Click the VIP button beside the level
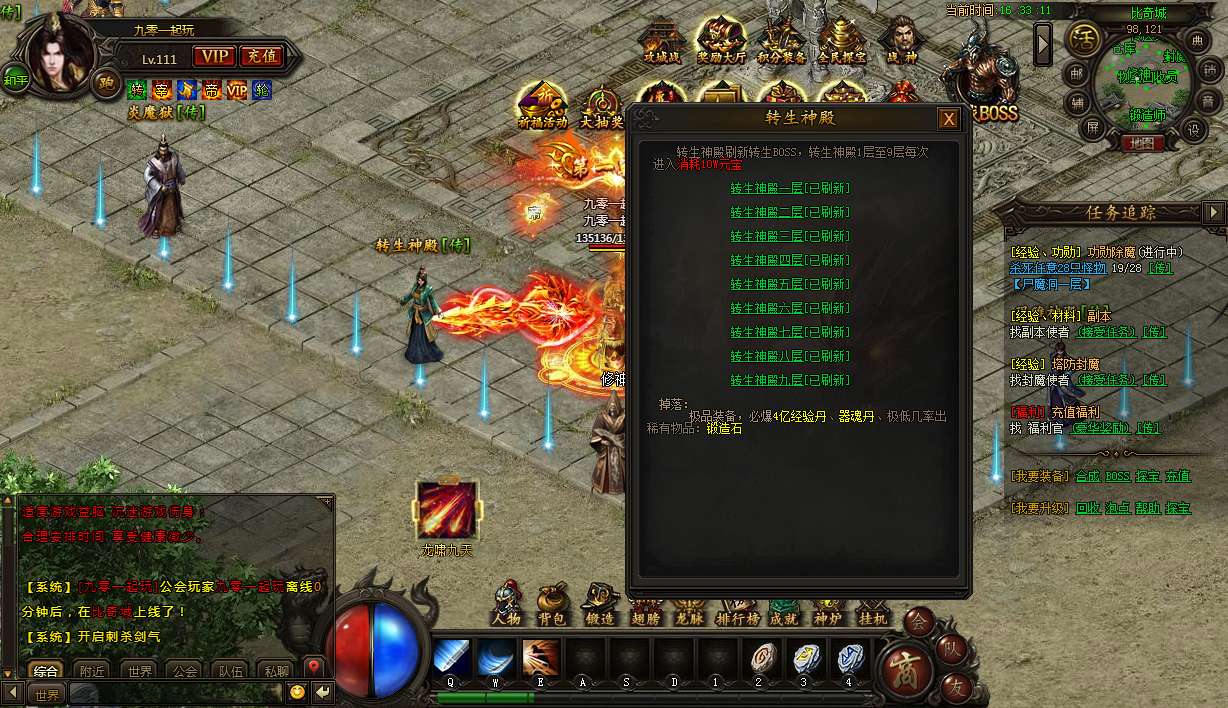Image resolution: width=1228 pixels, height=708 pixels. coord(213,57)
